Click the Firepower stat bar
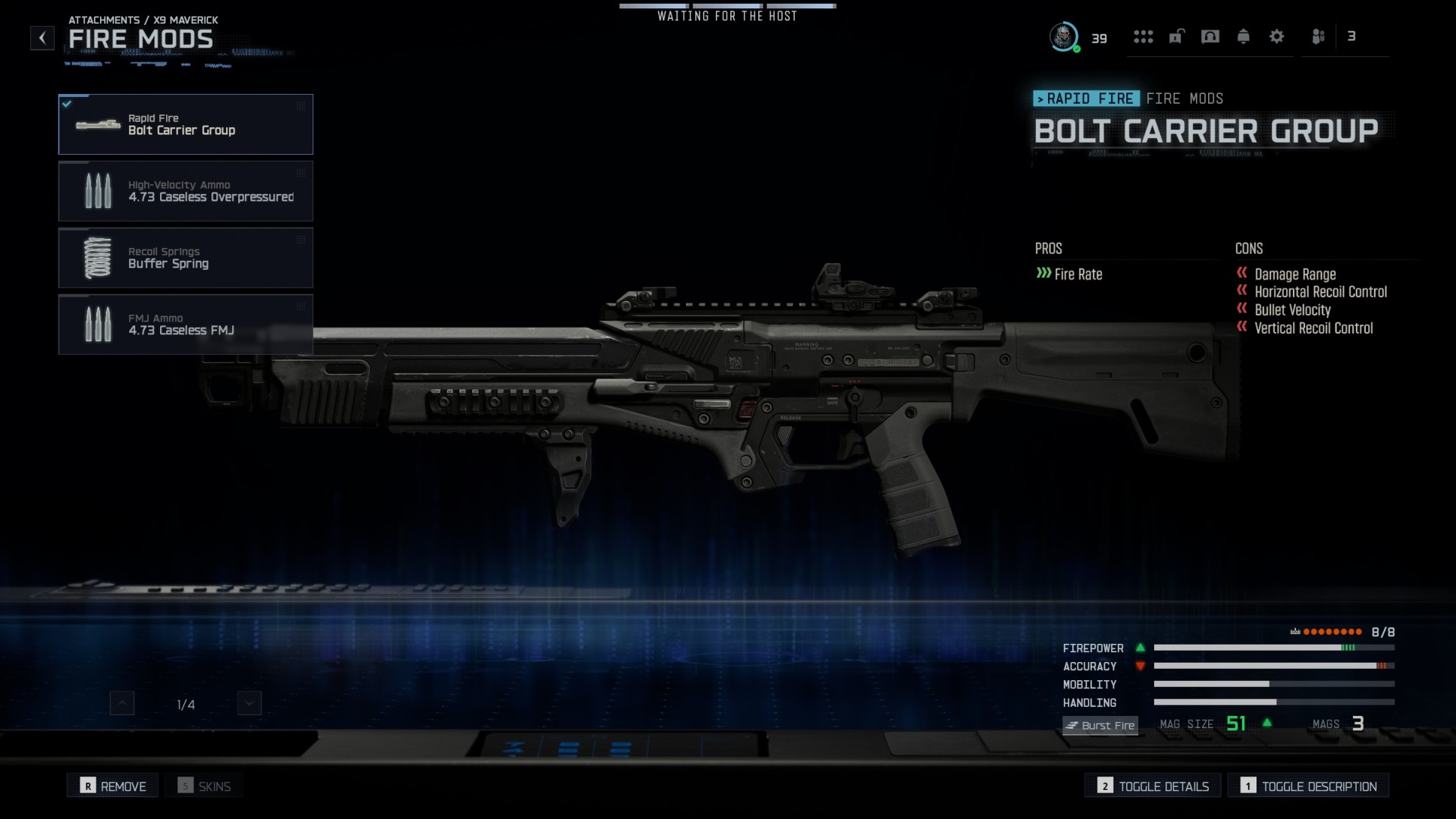The image size is (1456, 819). coord(1274,648)
